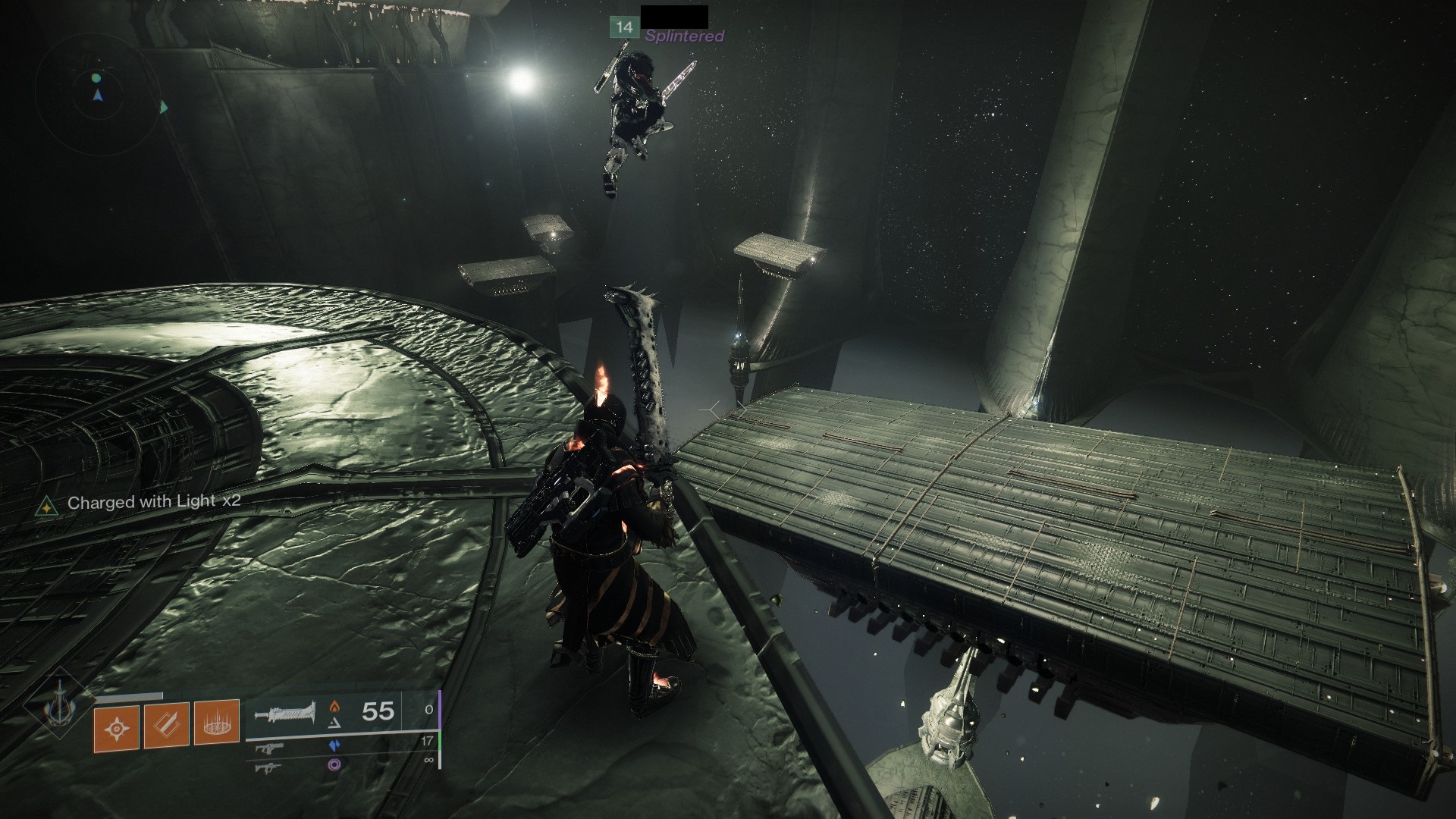This screenshot has width=1456, height=819.
Task: Click the ammo counter showing 55
Action: point(378,711)
